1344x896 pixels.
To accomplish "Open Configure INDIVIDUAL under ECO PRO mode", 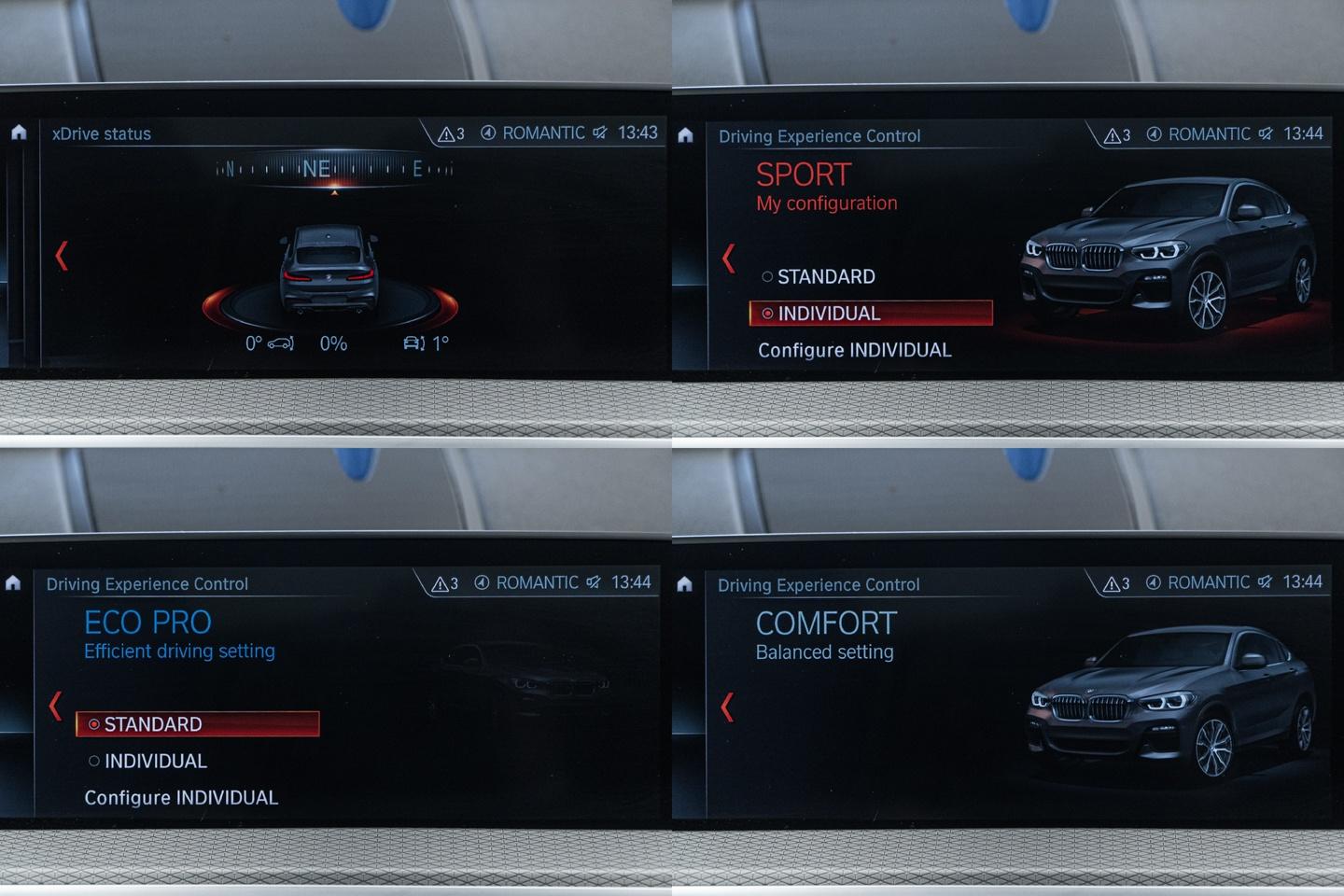I will [181, 798].
